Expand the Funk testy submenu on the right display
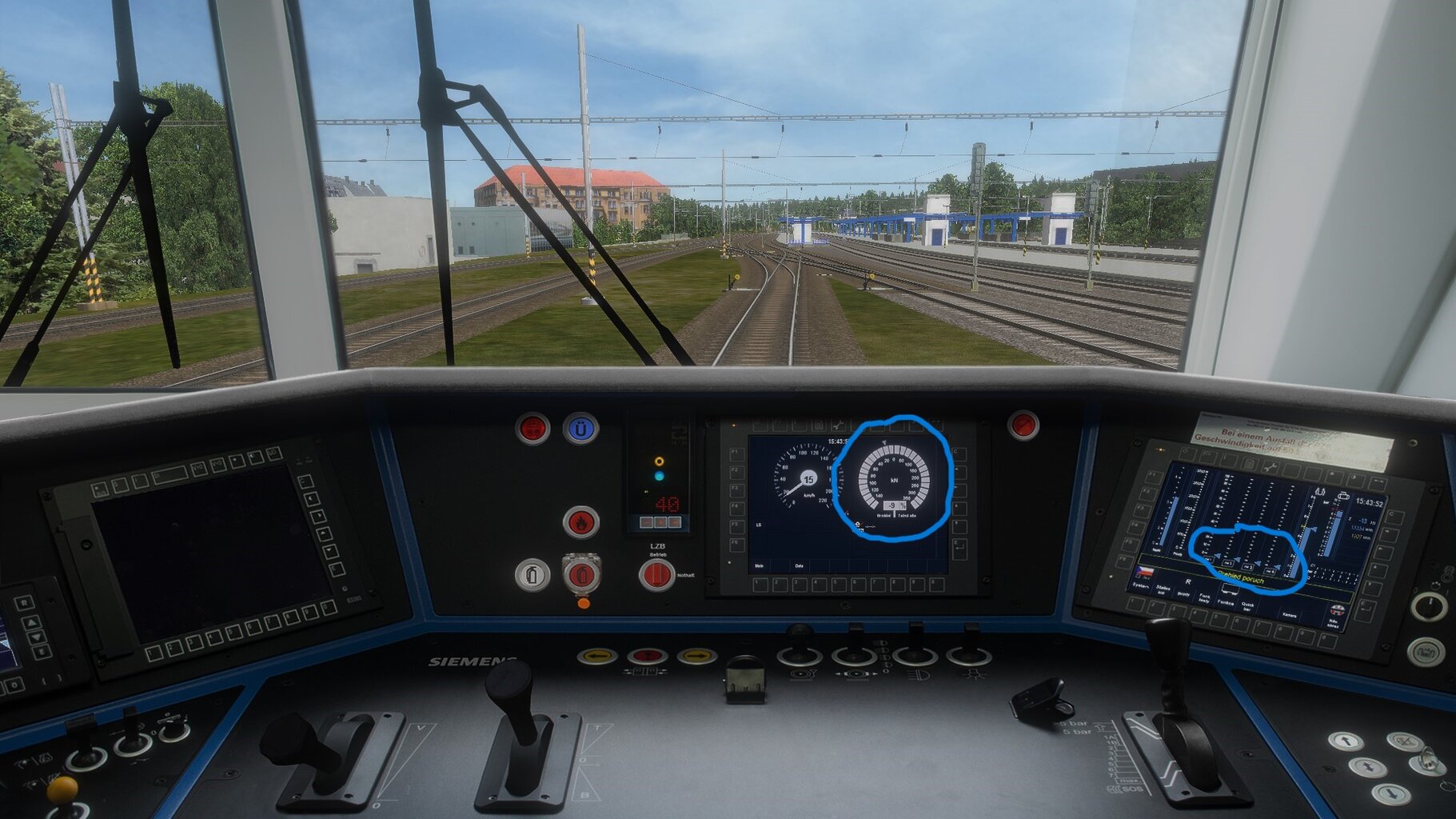The width and height of the screenshot is (1456, 819). click(1204, 598)
